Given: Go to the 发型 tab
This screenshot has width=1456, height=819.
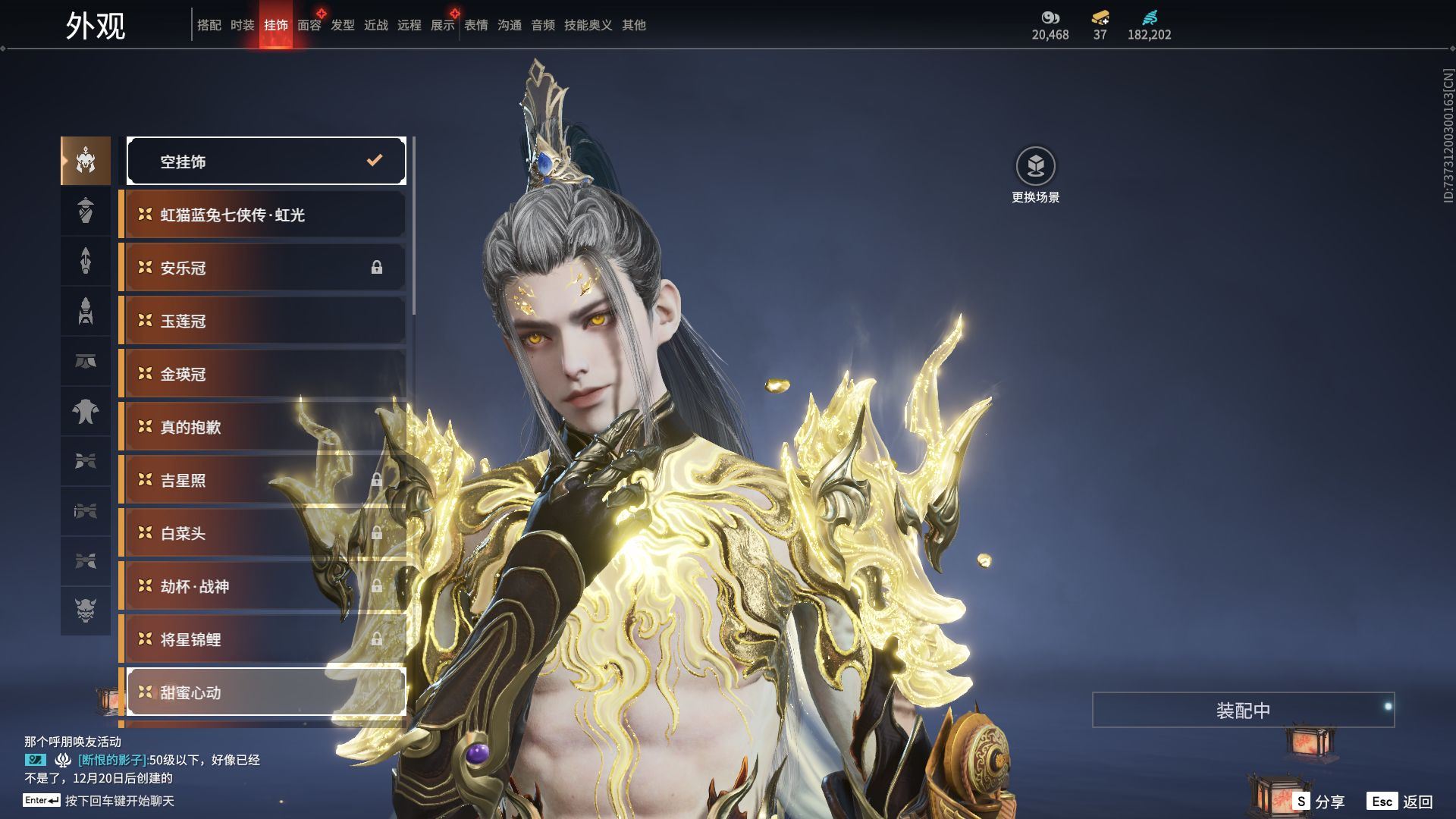Looking at the screenshot, I should coord(343,25).
